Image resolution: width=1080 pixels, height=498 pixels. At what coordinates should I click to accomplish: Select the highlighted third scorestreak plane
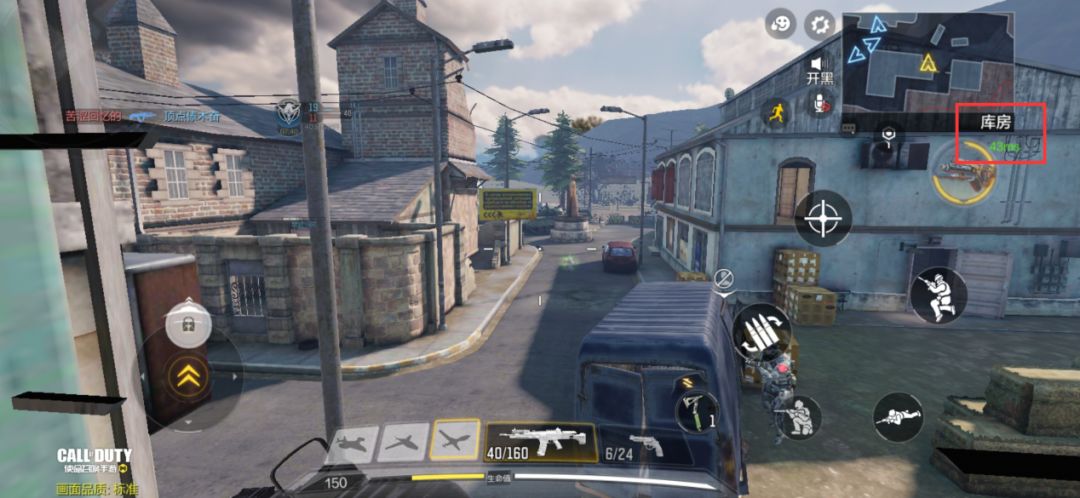pyautogui.click(x=455, y=441)
